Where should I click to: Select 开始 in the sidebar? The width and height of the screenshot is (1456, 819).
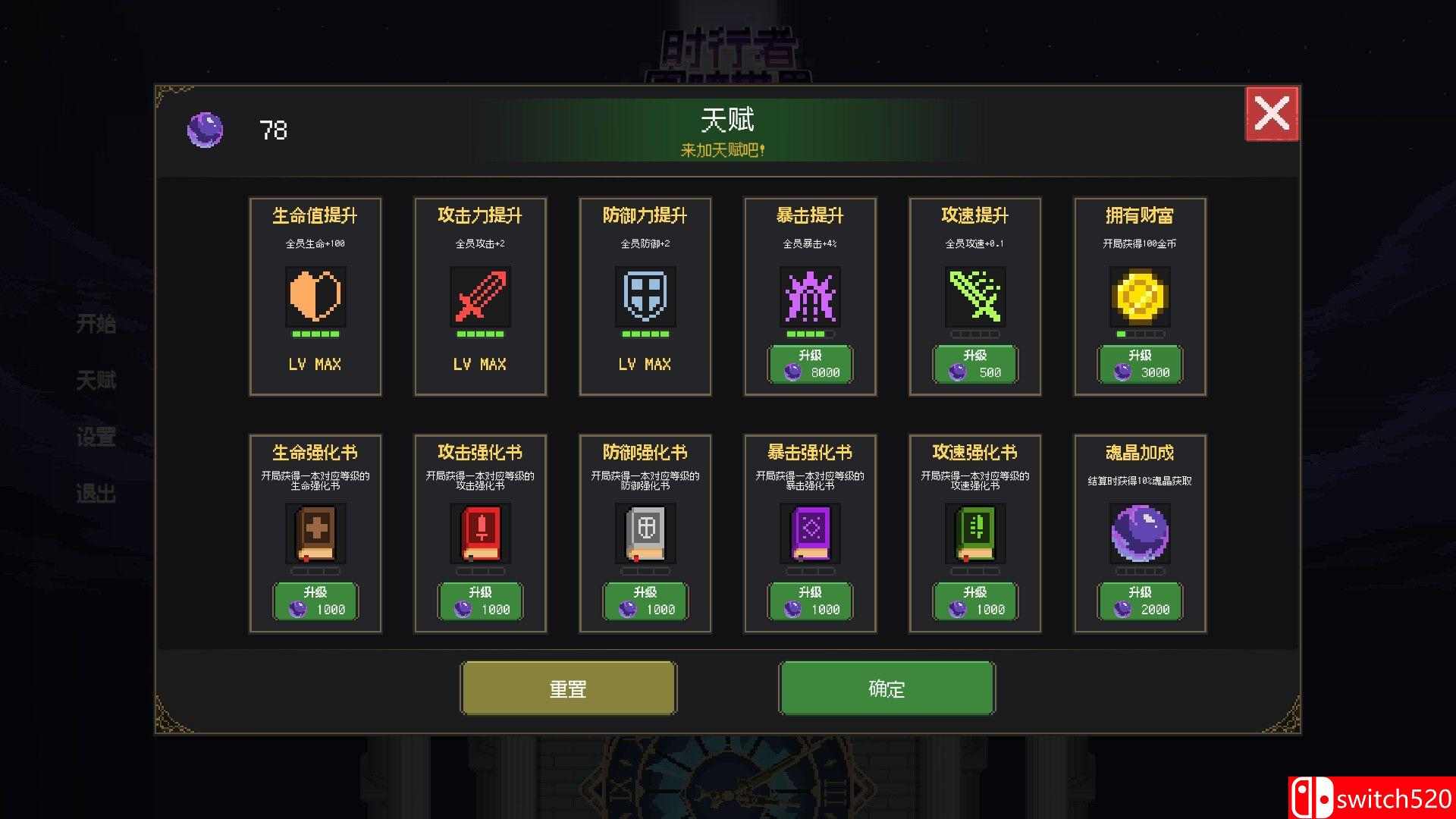pyautogui.click(x=97, y=325)
